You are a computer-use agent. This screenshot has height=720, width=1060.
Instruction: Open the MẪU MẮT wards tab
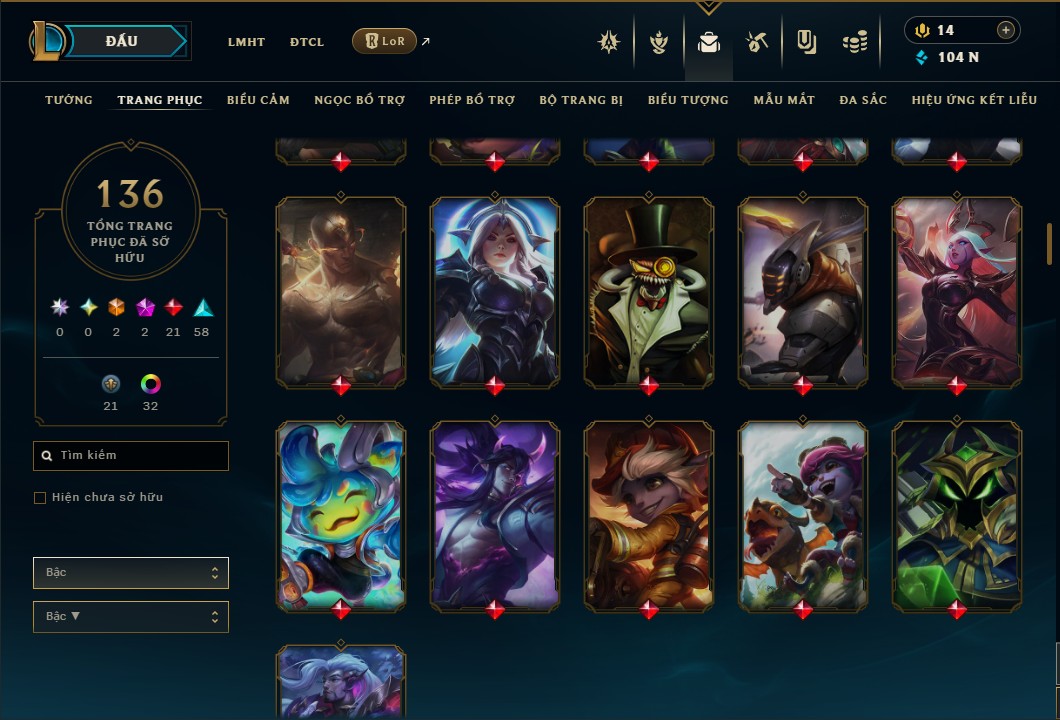coord(784,100)
